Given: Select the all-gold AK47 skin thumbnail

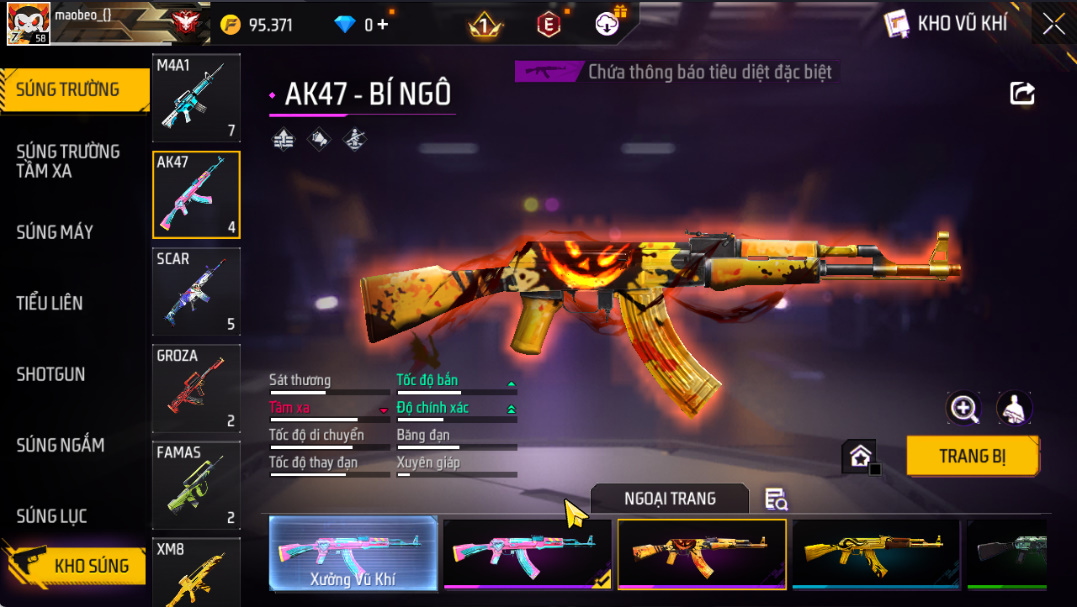Looking at the screenshot, I should (875, 553).
